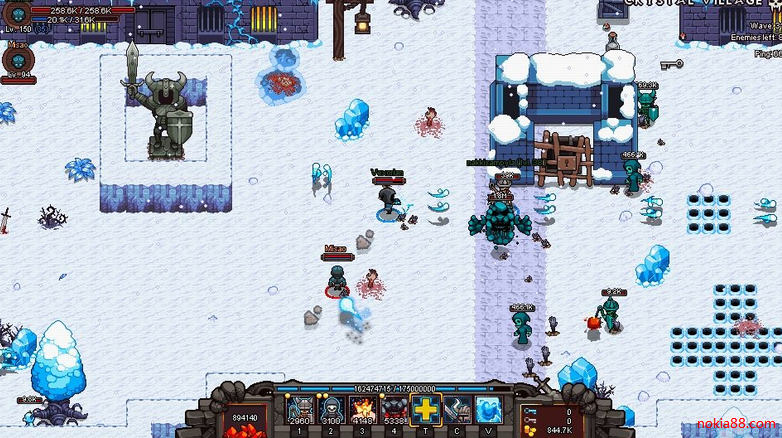This screenshot has width=782, height=438.
Task: Activate the dark armored golem skill
Action: 394,409
